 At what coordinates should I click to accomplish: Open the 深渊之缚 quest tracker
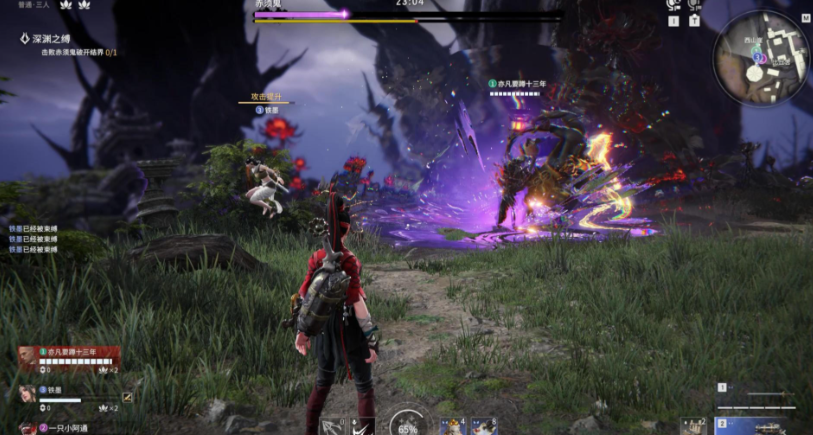(x=50, y=39)
